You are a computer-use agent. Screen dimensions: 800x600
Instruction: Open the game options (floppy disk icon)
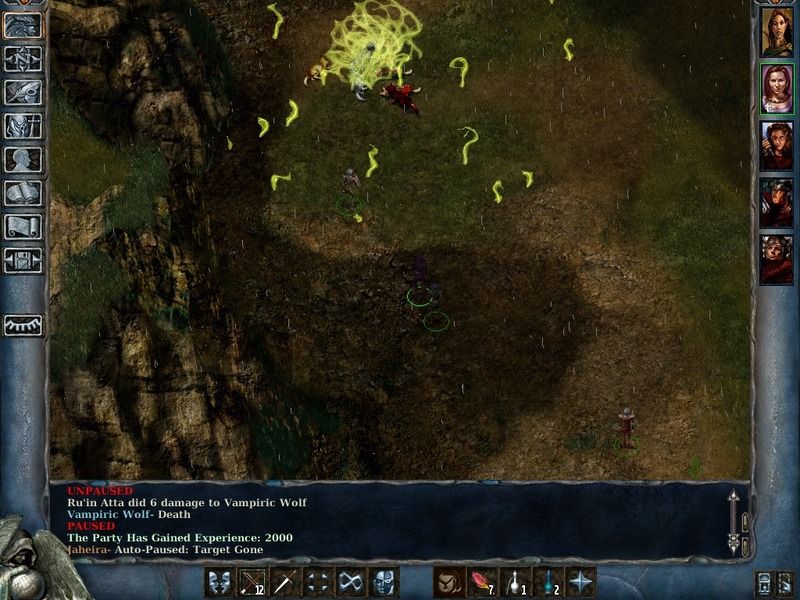pos(23,261)
